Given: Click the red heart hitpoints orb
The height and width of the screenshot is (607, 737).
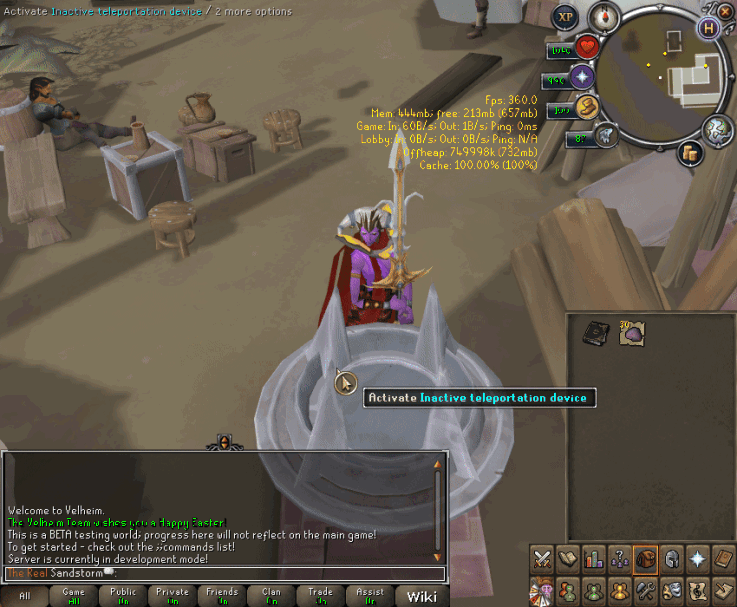Looking at the screenshot, I should coord(585,47).
